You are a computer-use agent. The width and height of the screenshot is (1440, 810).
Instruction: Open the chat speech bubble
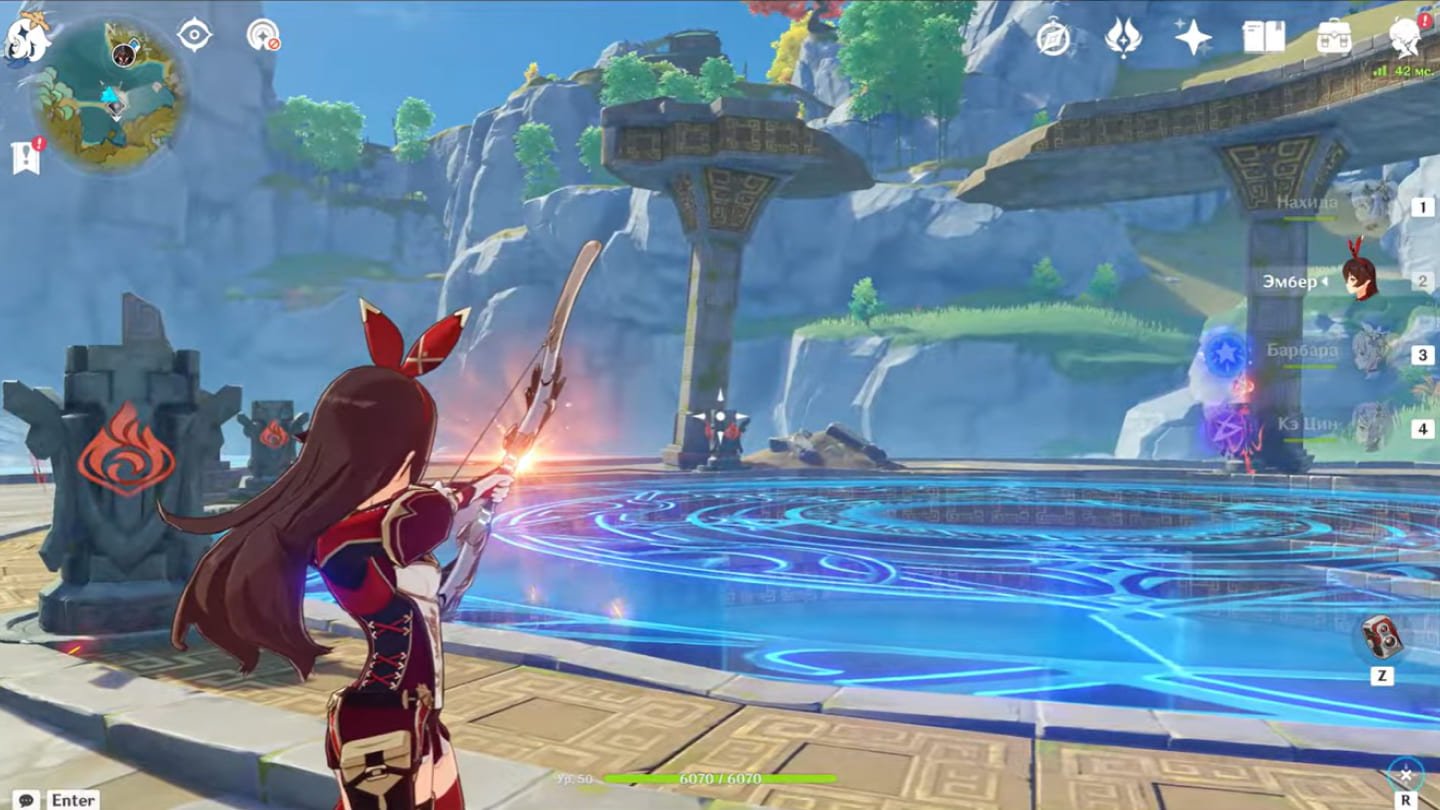pos(26,799)
